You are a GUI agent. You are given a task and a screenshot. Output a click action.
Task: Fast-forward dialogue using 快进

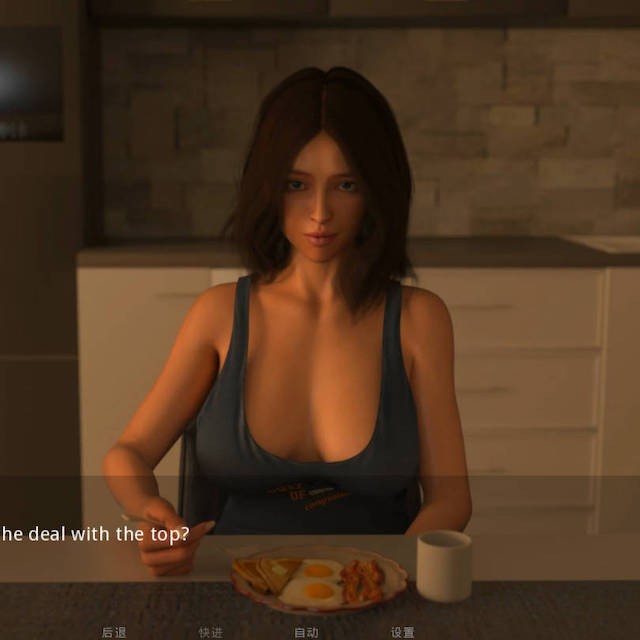pos(210,632)
